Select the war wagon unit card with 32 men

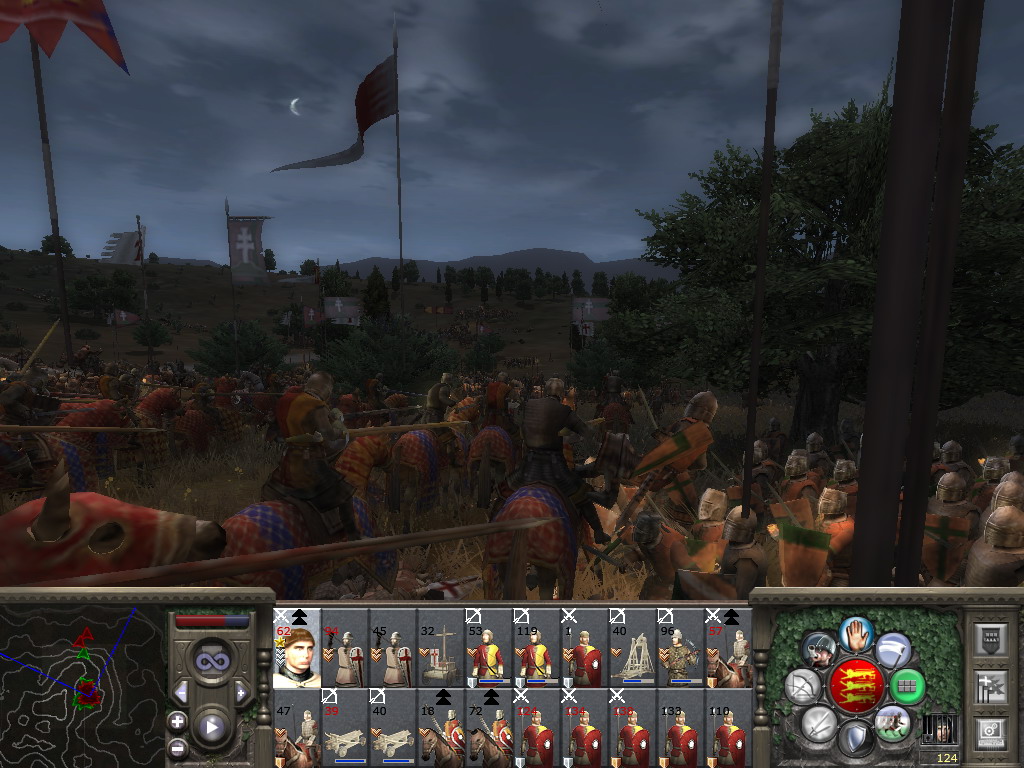pos(441,648)
